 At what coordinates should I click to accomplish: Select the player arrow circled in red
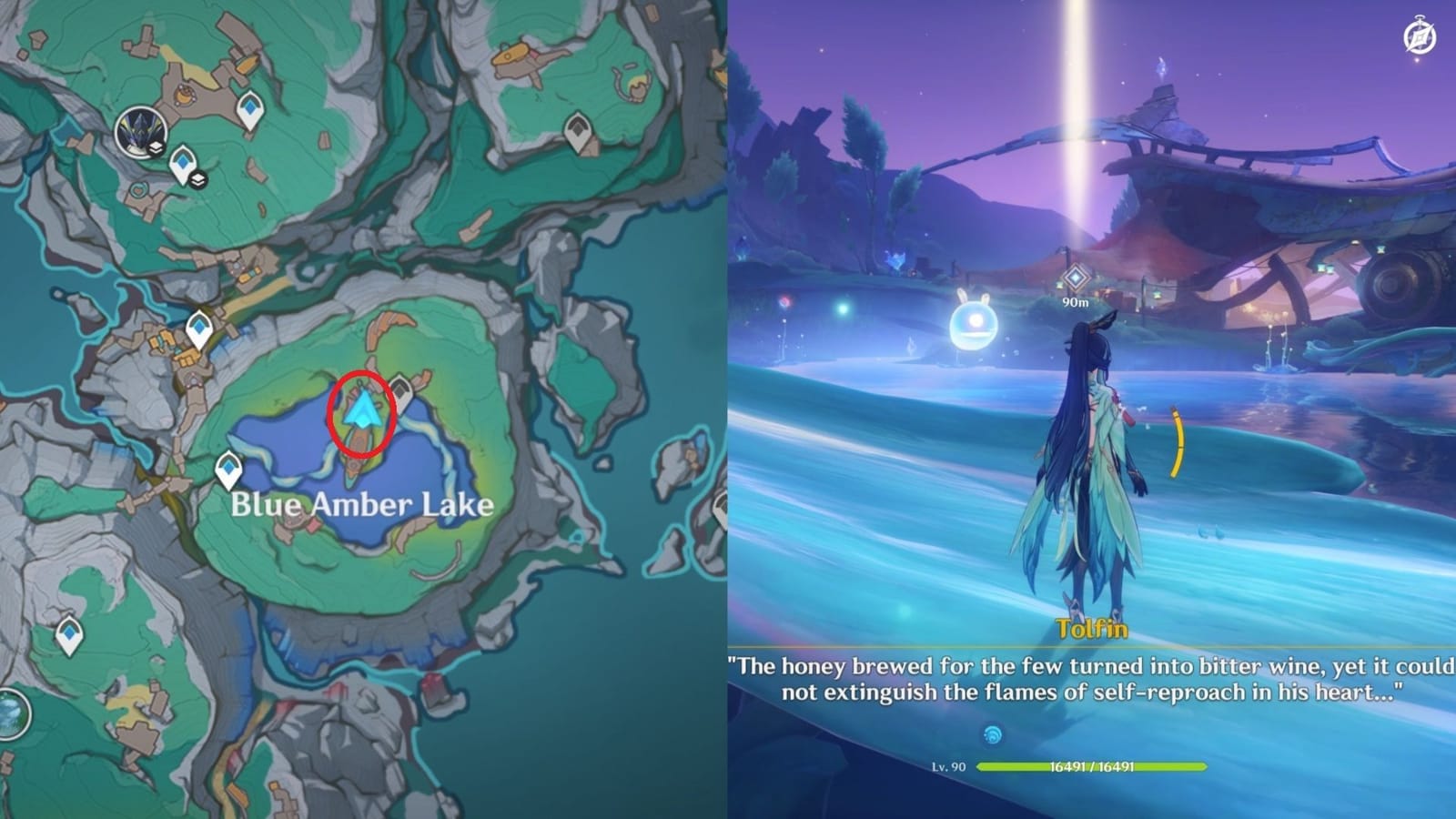point(362,411)
